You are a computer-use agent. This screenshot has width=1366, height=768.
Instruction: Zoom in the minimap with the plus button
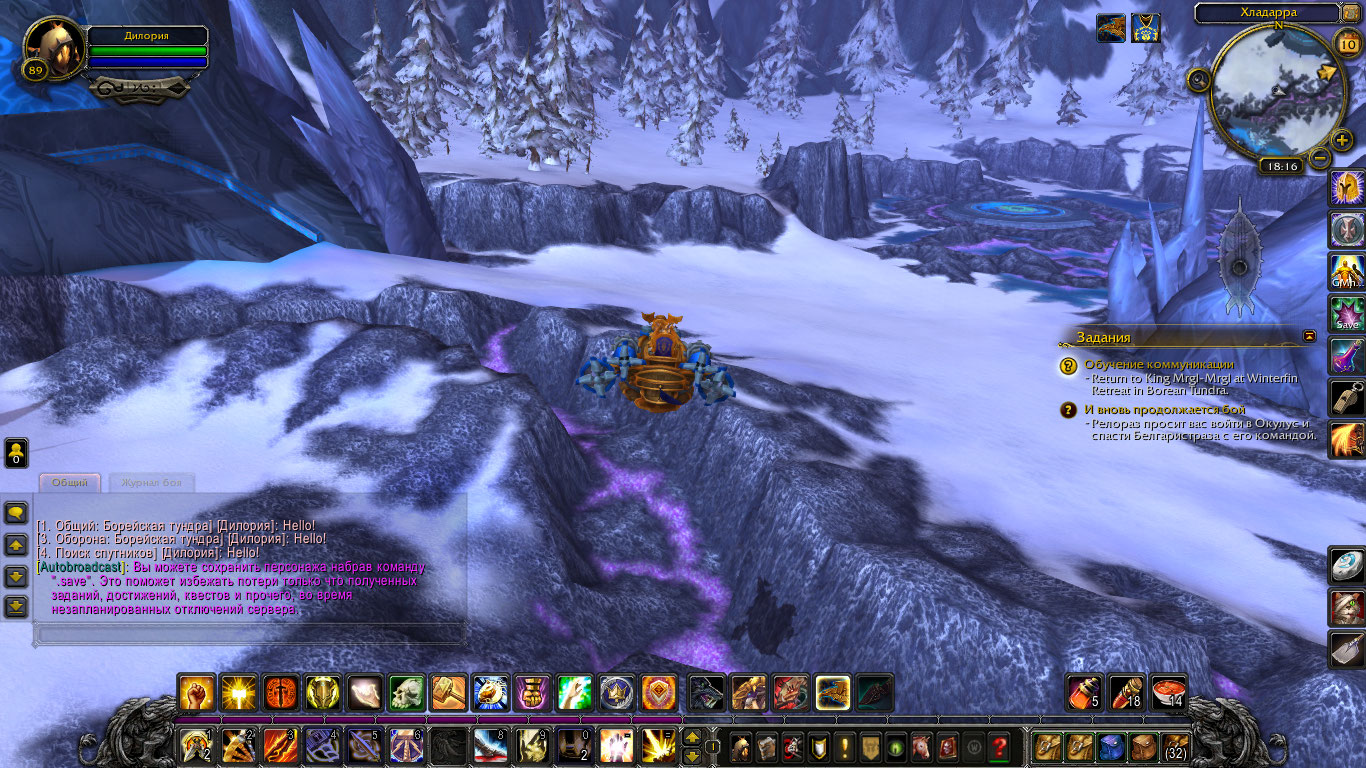pos(1342,139)
